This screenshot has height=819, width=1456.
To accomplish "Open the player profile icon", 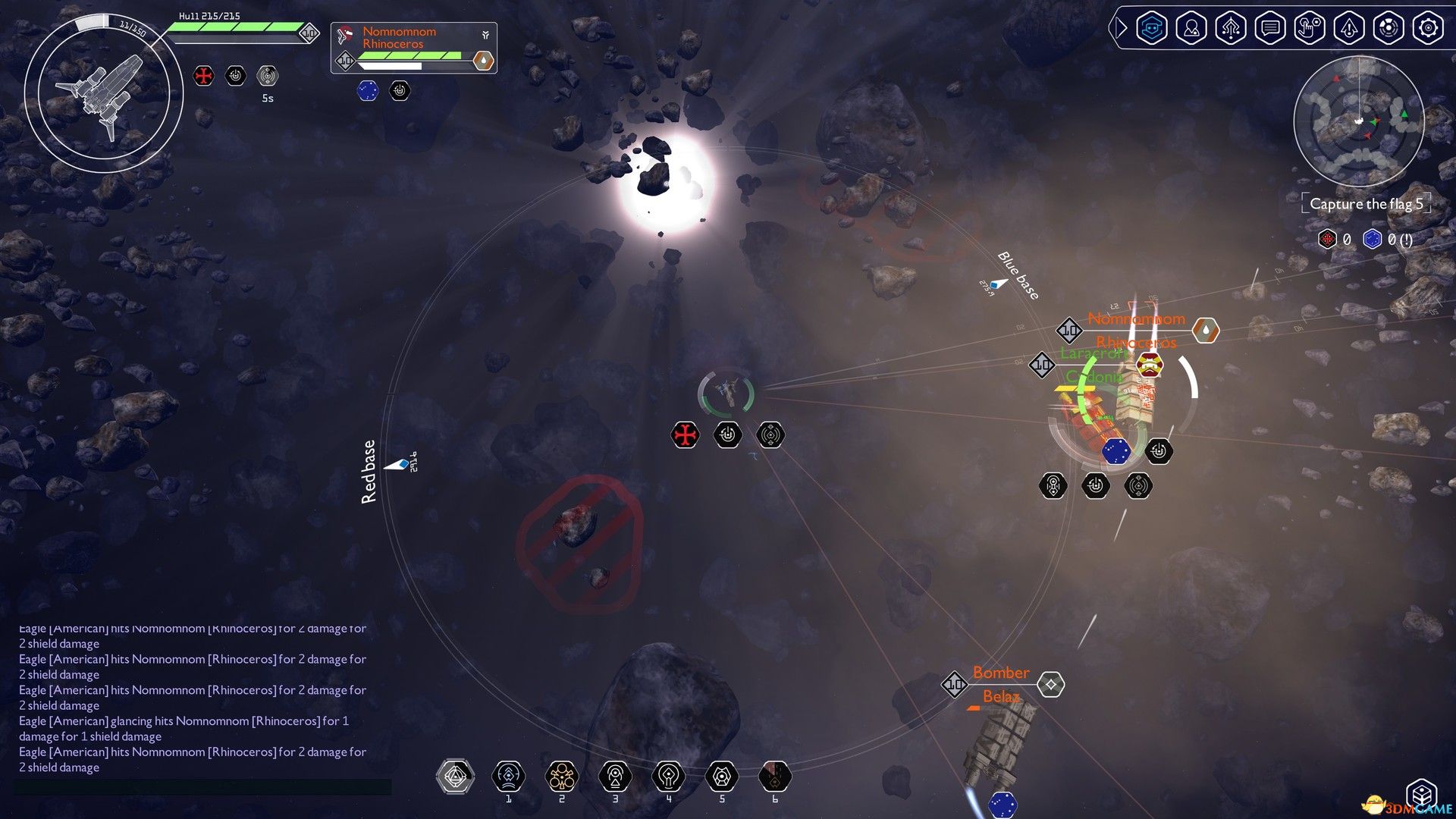I will (1192, 28).
